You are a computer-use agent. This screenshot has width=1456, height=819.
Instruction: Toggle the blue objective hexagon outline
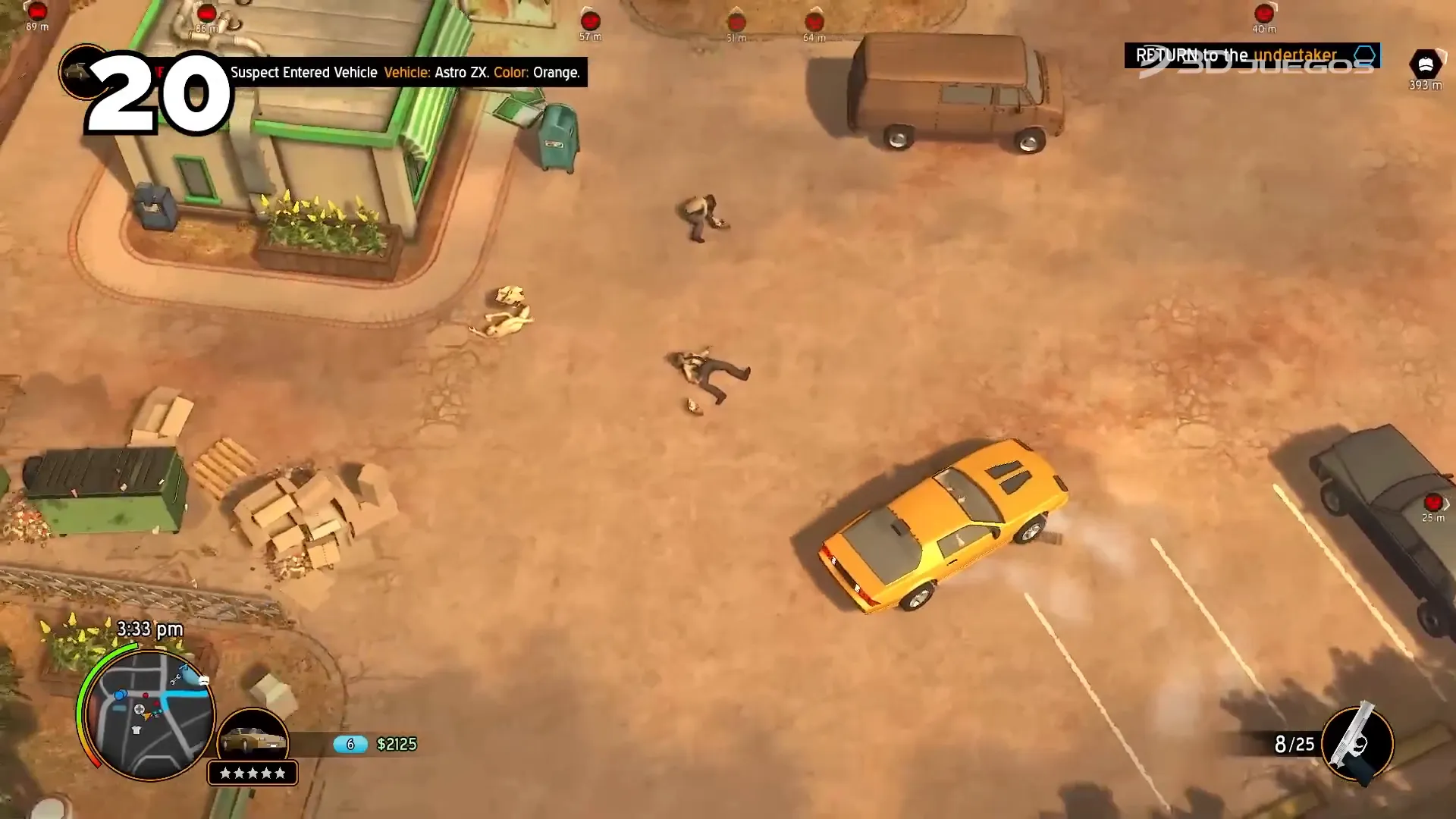click(1364, 55)
